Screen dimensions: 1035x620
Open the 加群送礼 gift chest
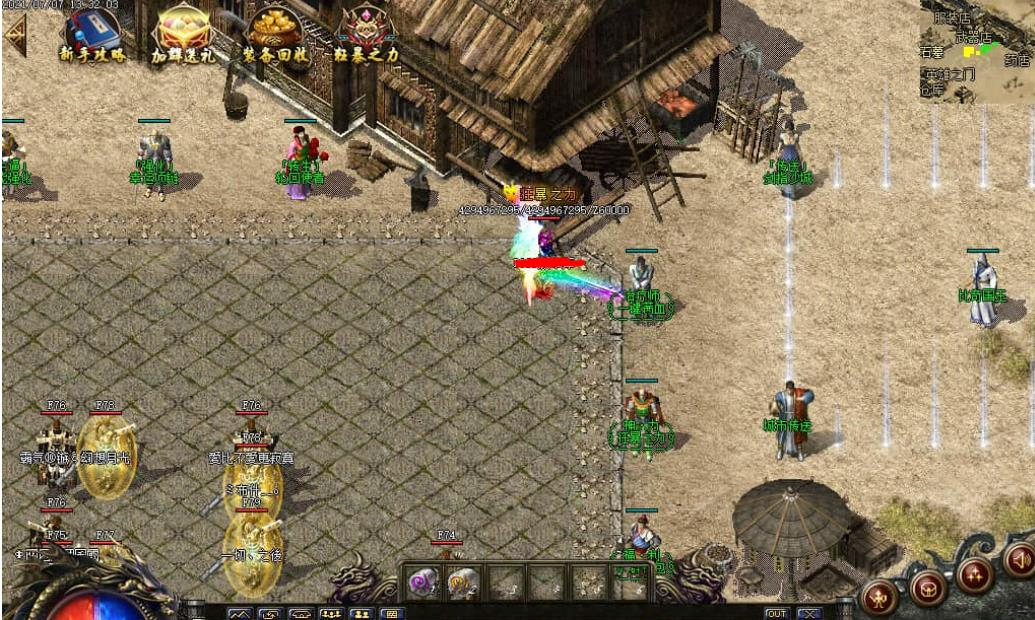click(x=183, y=34)
